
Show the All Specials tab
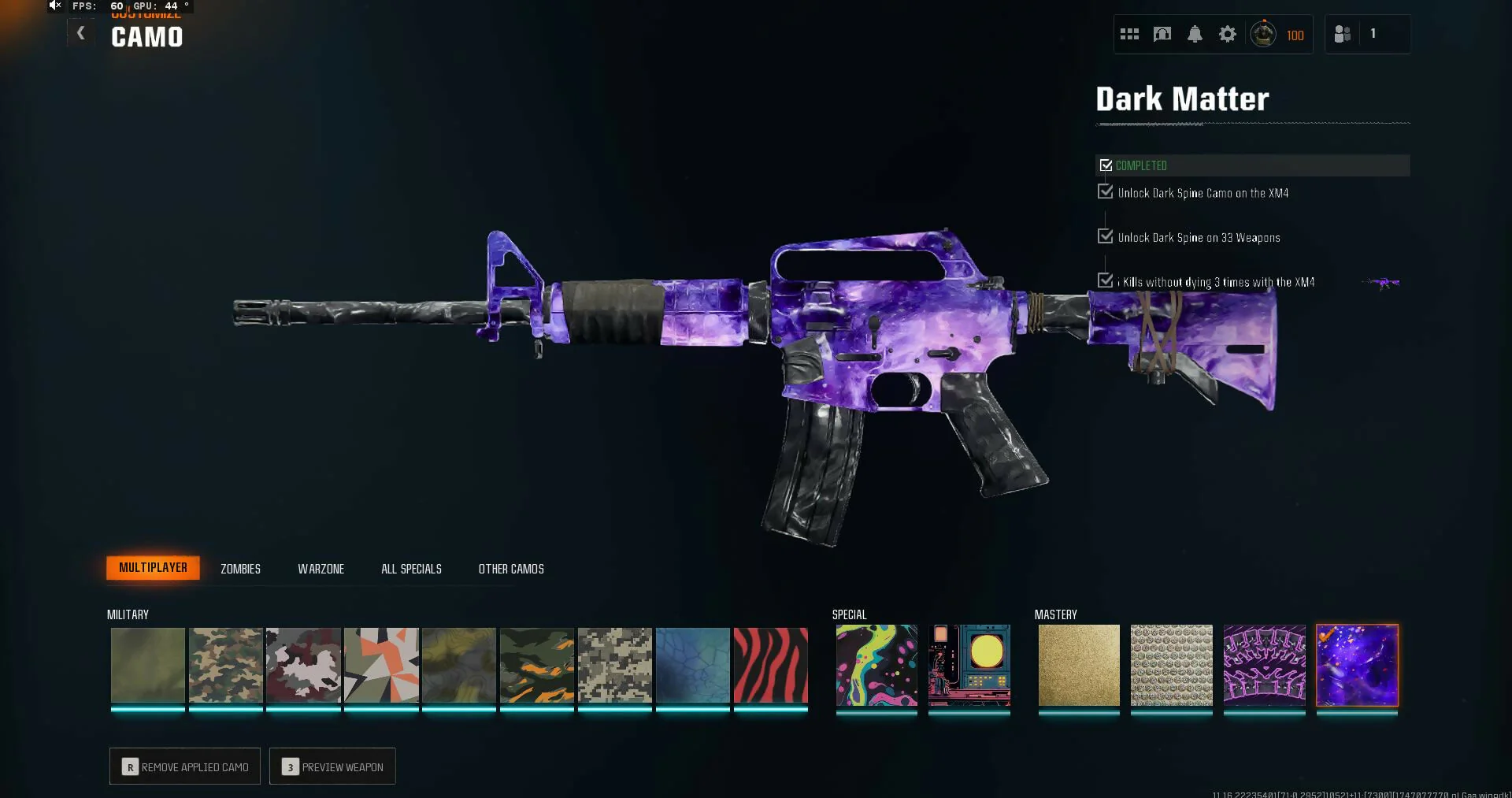coord(411,569)
